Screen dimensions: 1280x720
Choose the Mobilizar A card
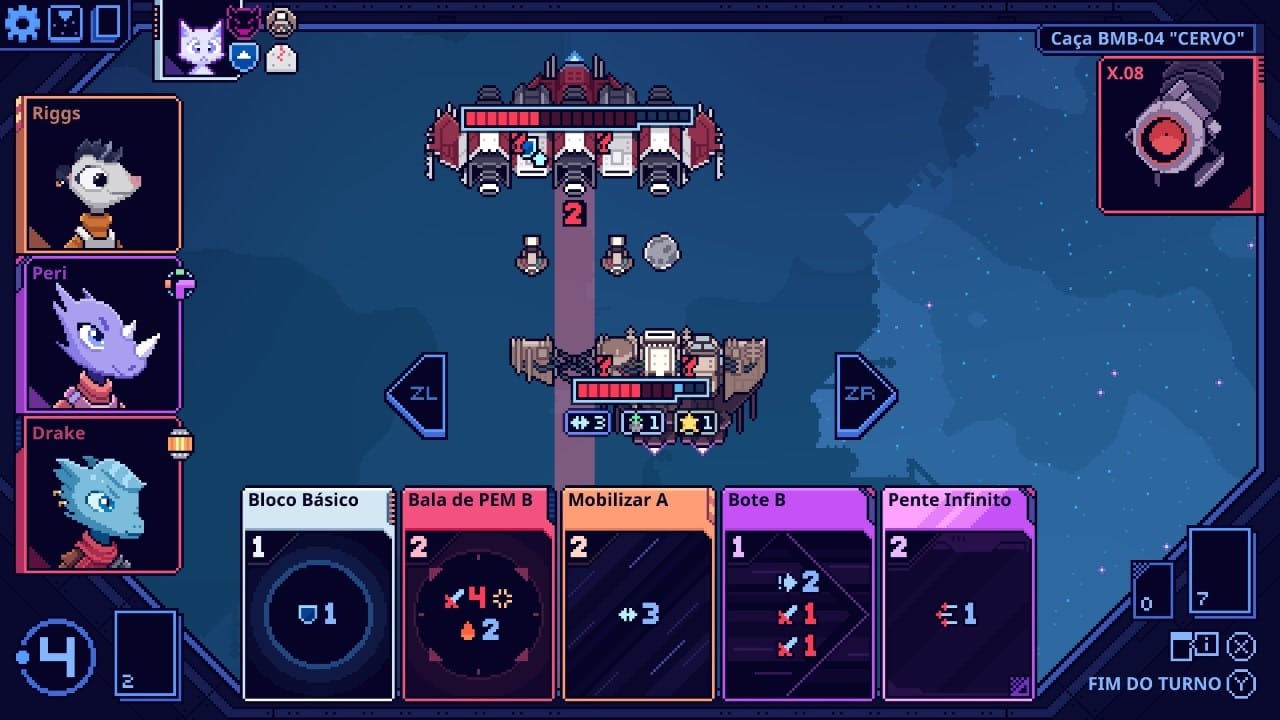(x=638, y=593)
